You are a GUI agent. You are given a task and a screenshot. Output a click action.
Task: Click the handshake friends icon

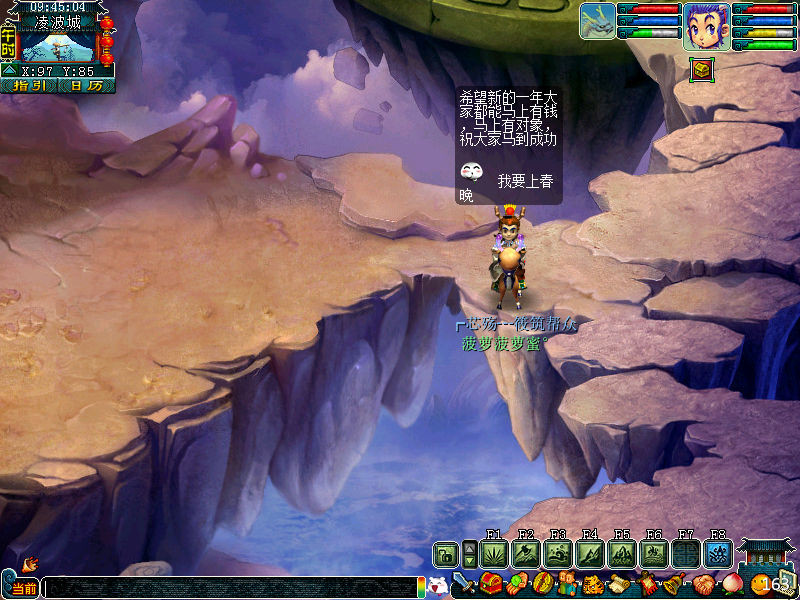706,583
